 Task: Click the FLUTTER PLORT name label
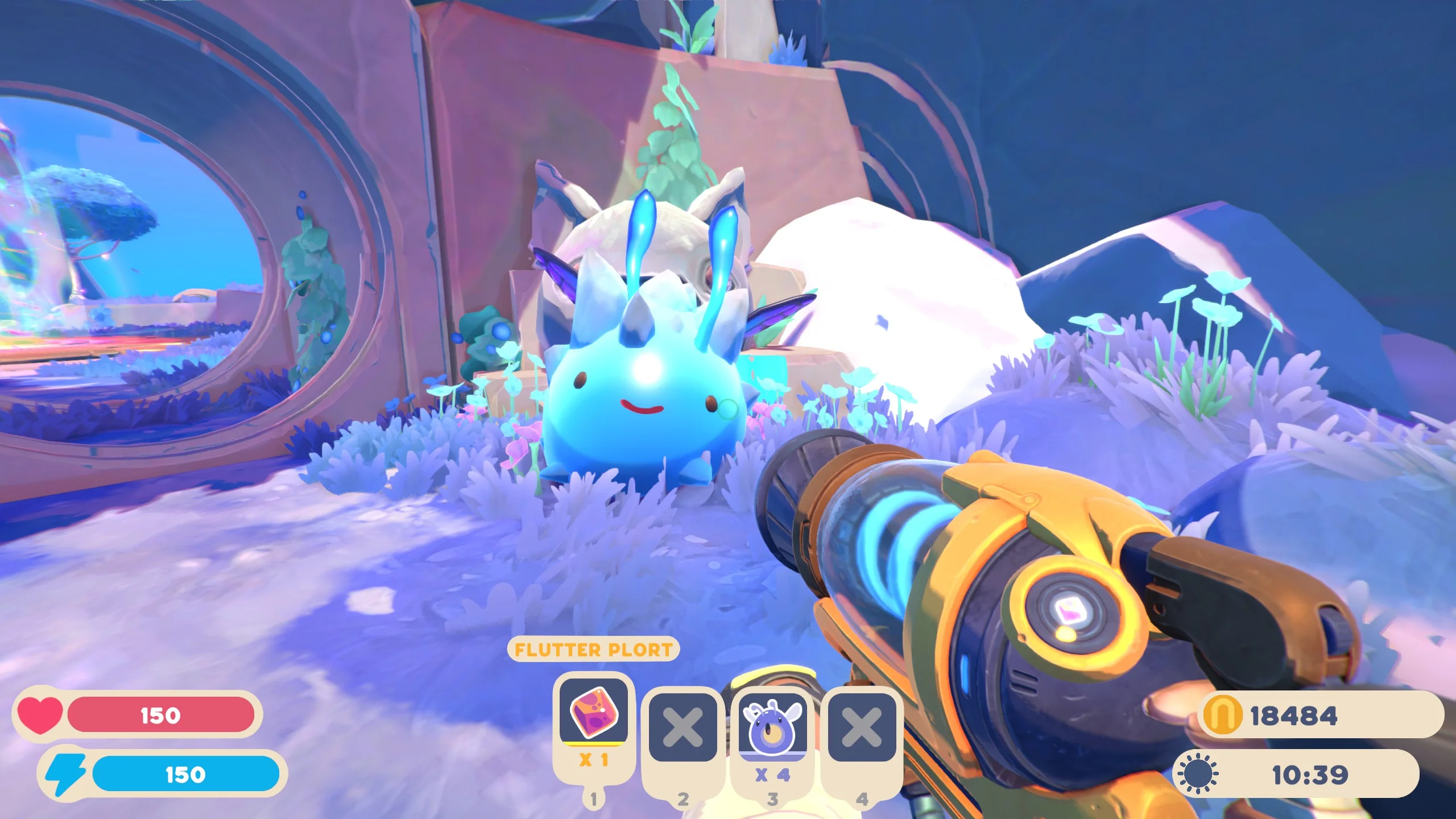[593, 650]
